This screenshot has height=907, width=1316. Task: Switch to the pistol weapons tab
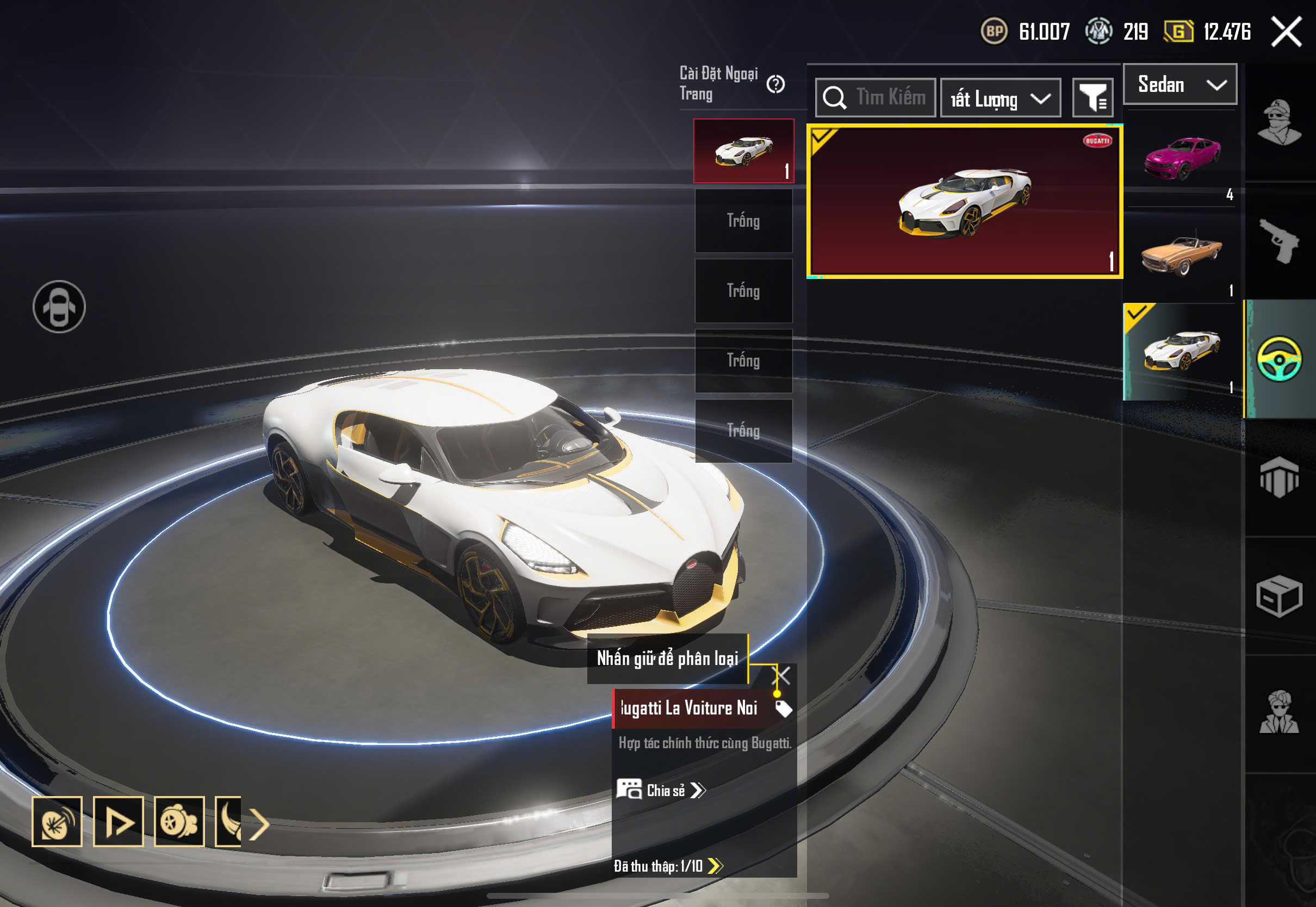tap(1279, 240)
